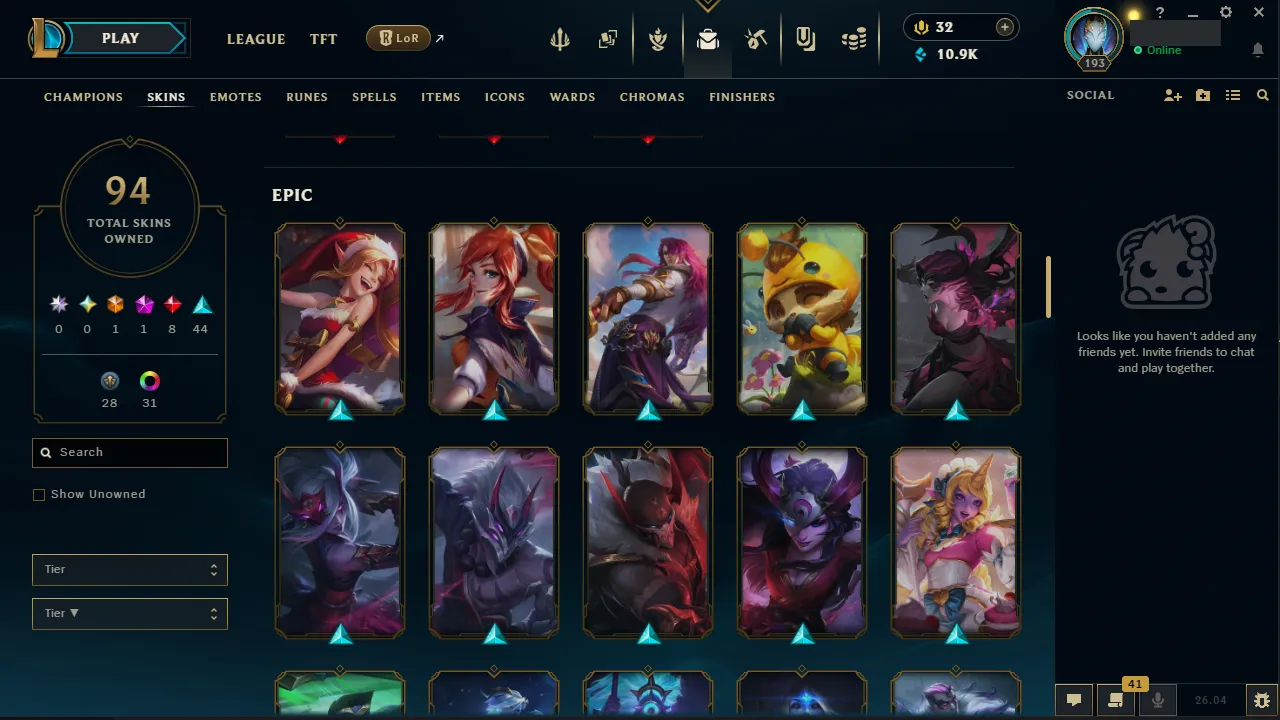The image size is (1280, 720).
Task: Switch to the CHROMAS tab
Action: [652, 97]
